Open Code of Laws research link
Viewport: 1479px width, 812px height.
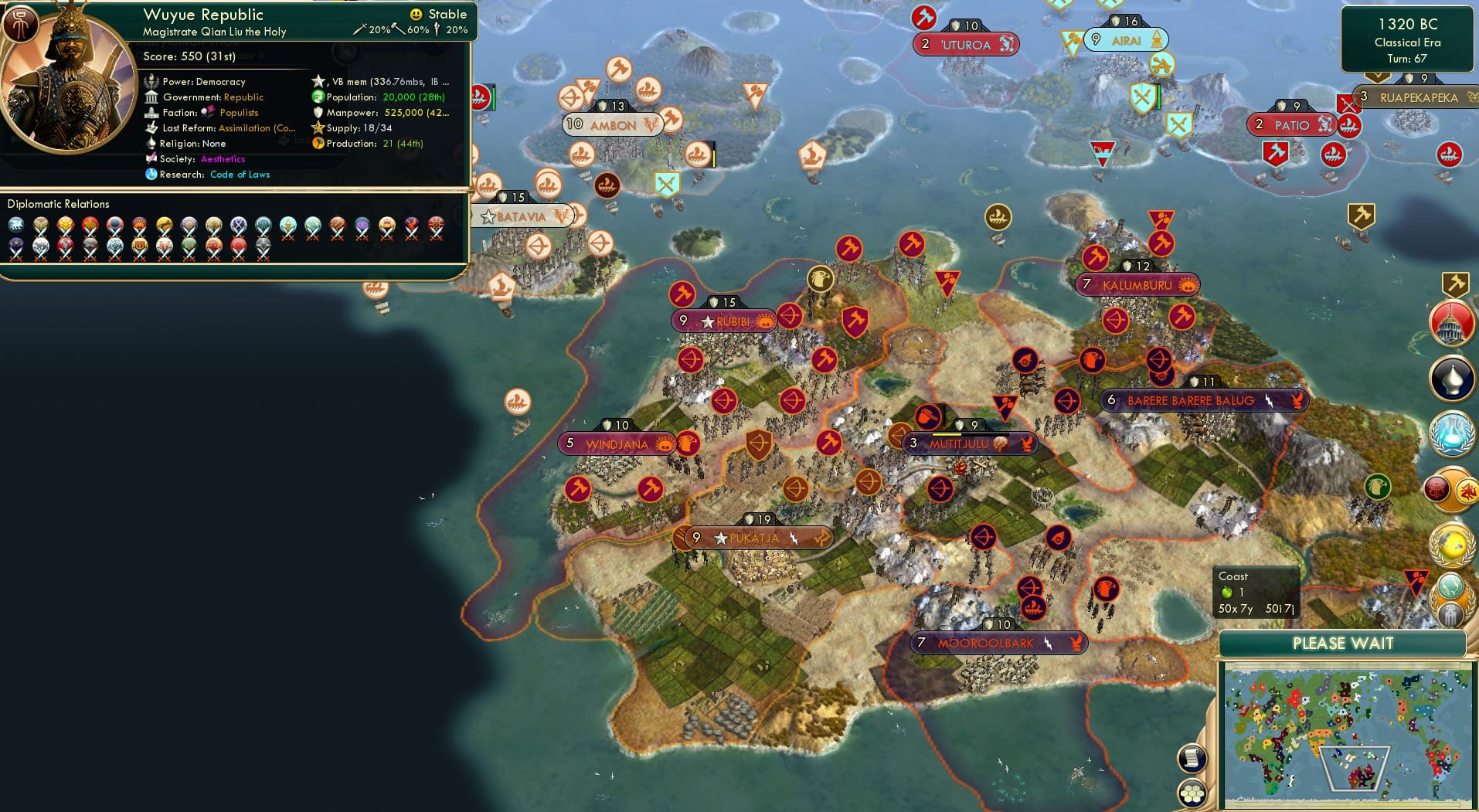click(x=240, y=175)
